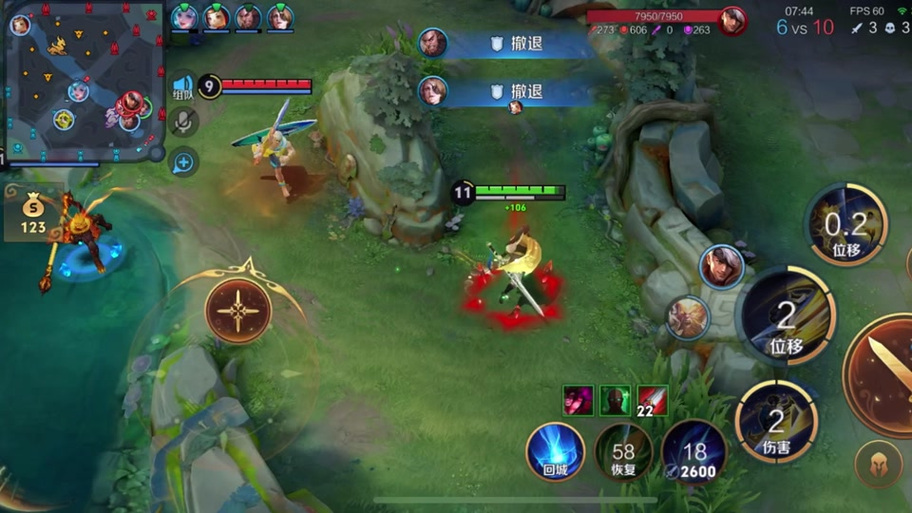Select the first teammate portrait in top row
The height and width of the screenshot is (513, 912).
pyautogui.click(x=184, y=17)
